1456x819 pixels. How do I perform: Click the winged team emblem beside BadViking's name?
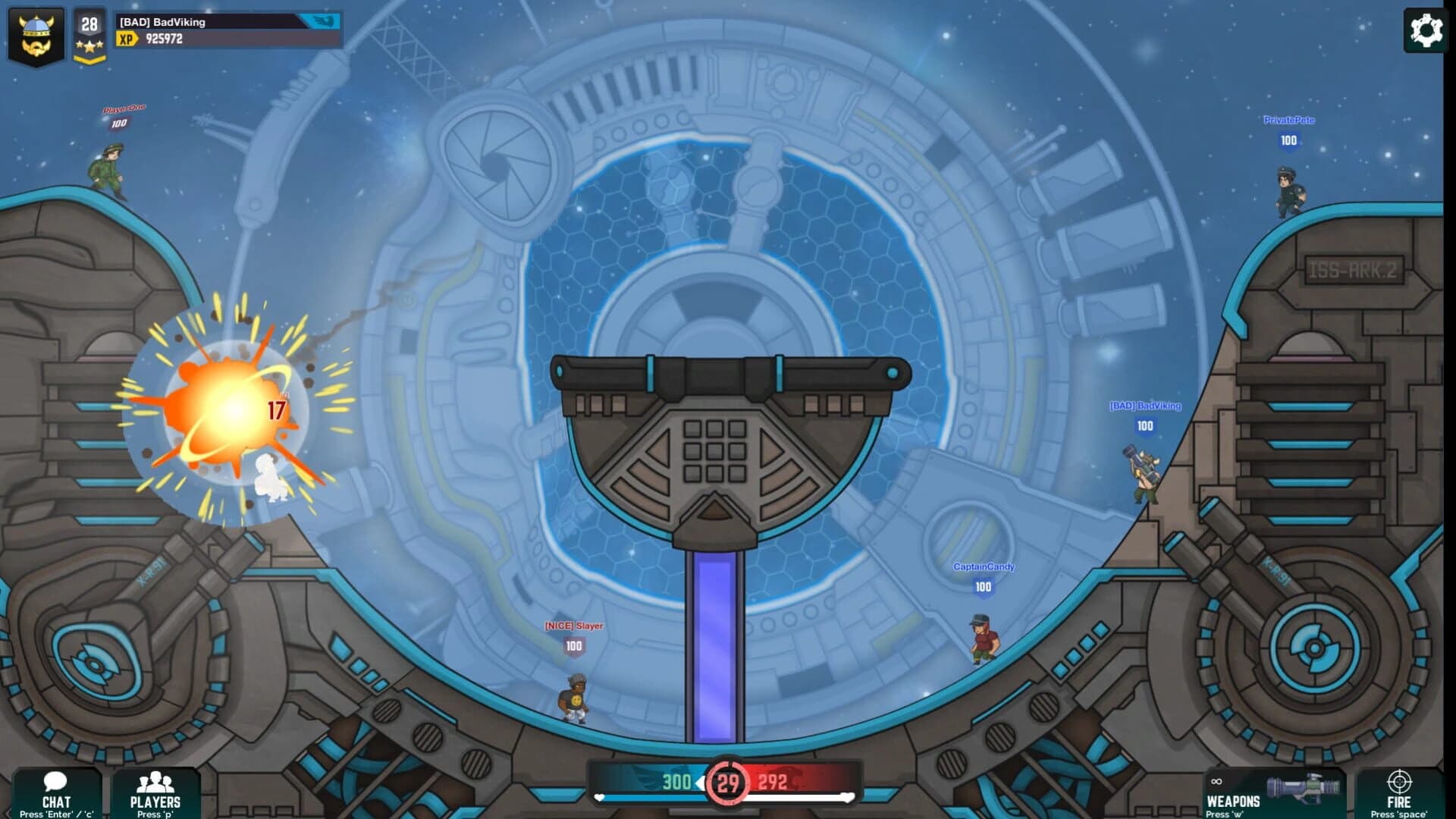click(x=328, y=23)
